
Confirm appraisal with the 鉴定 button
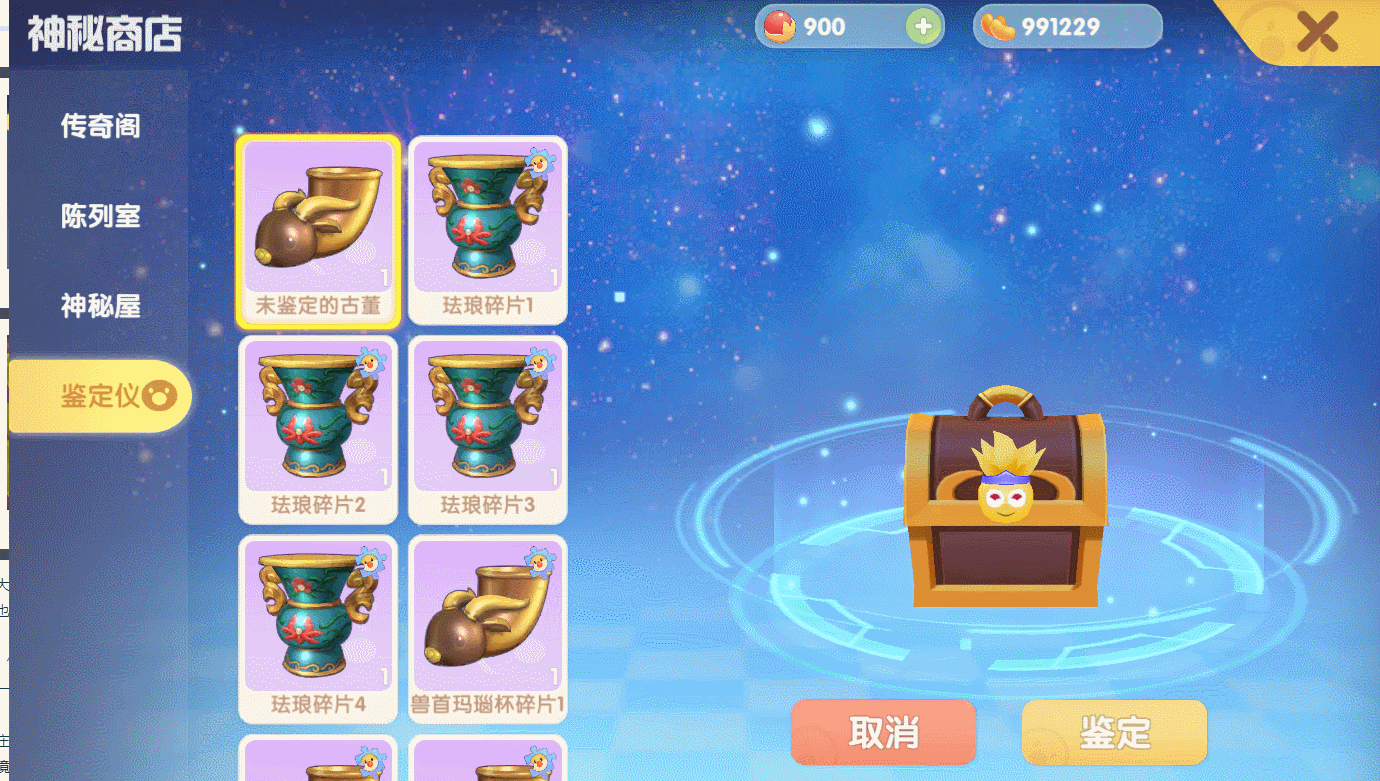click(1114, 732)
